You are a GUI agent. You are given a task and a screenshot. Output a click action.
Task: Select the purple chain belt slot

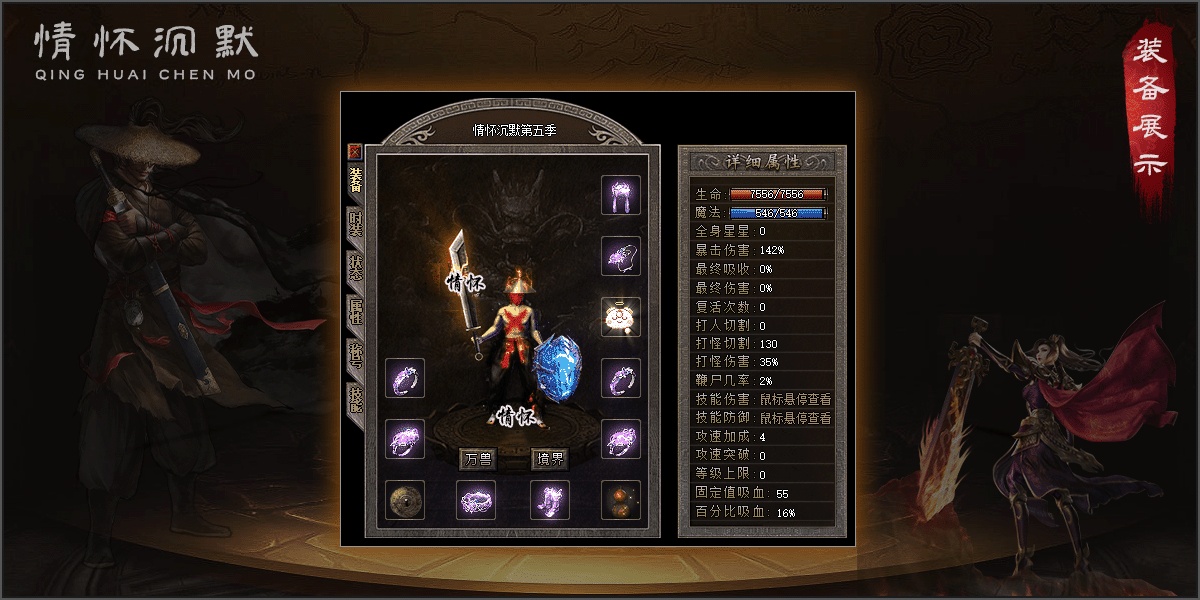[x=476, y=500]
